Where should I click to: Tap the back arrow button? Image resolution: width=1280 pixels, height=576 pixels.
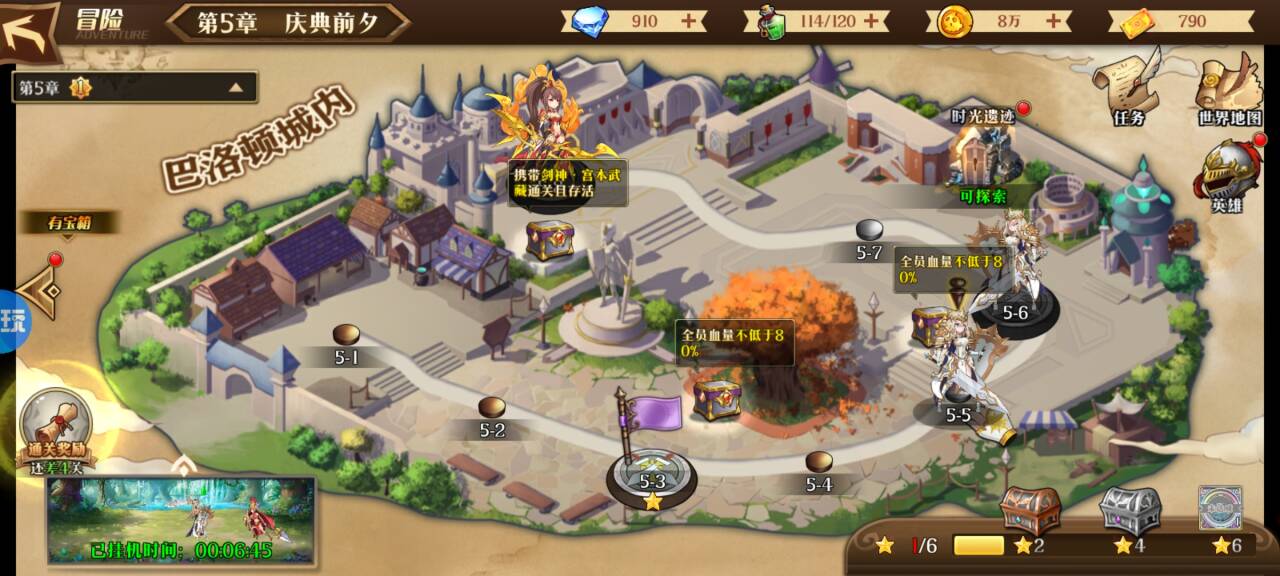30,30
